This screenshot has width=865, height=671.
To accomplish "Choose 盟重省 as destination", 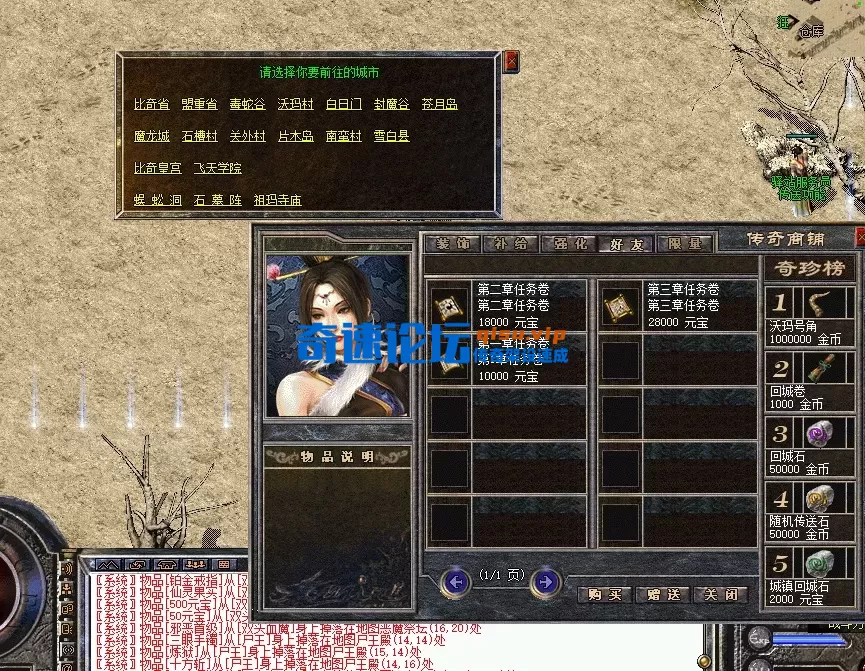I will pos(199,104).
